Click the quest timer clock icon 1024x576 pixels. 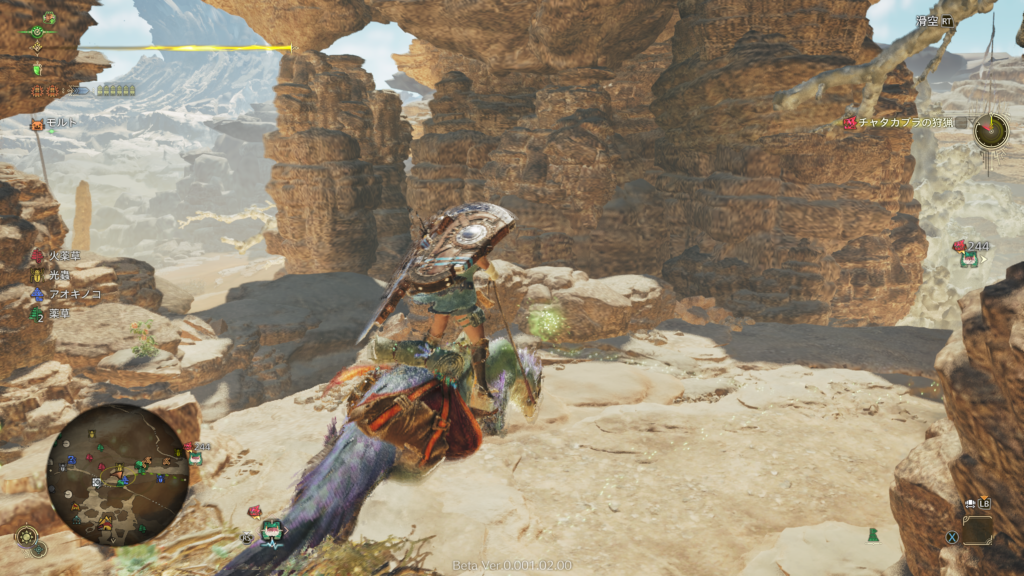991,130
